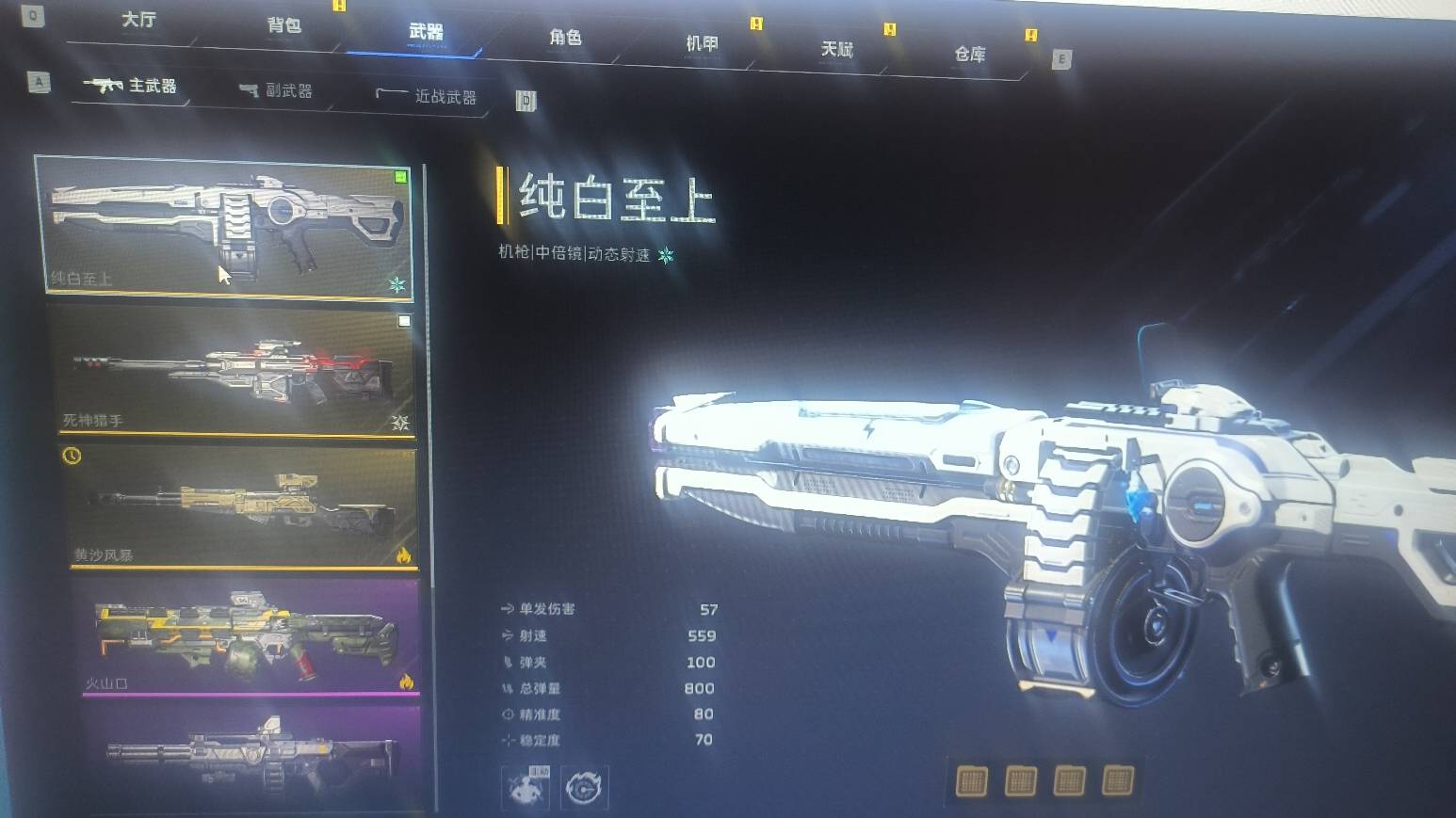
Task: Toggle the equip checkbox on 死神猎手 card
Action: pyautogui.click(x=405, y=323)
